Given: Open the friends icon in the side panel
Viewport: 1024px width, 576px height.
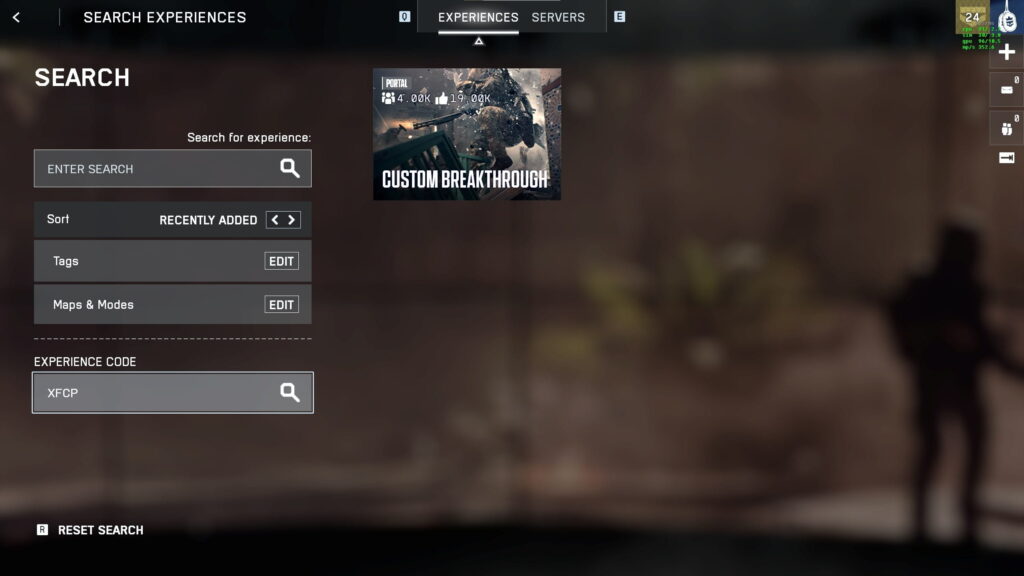Looking at the screenshot, I should pos(1007,127).
